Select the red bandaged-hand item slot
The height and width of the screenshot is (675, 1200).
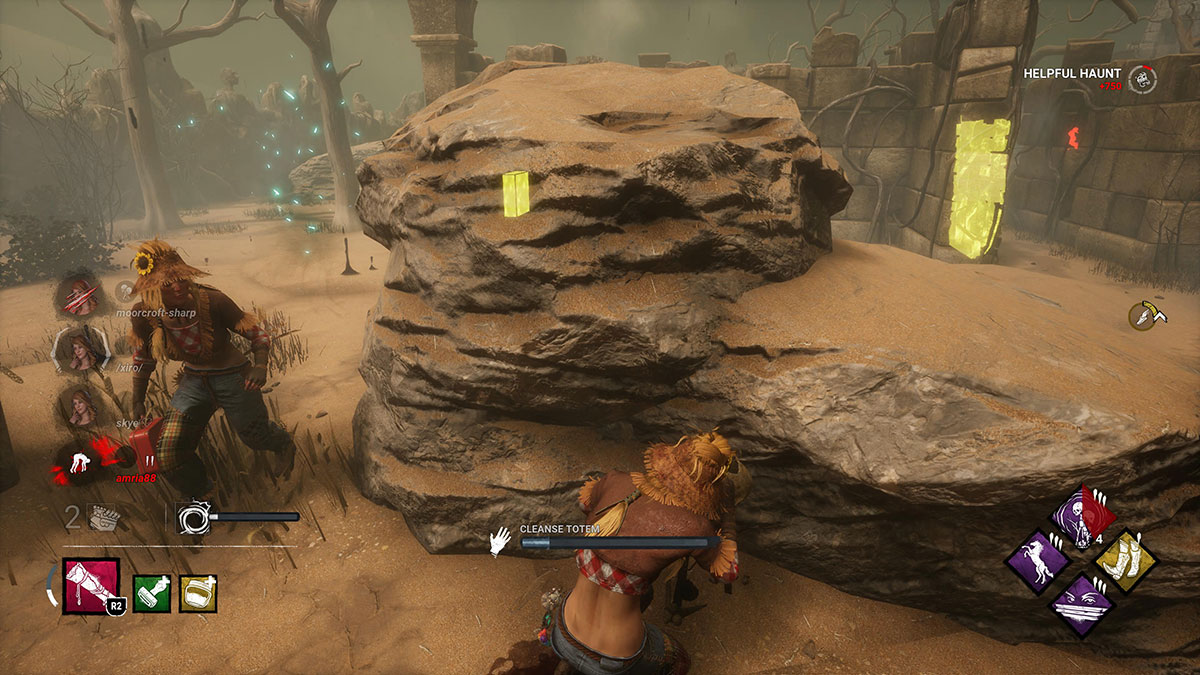[92, 586]
